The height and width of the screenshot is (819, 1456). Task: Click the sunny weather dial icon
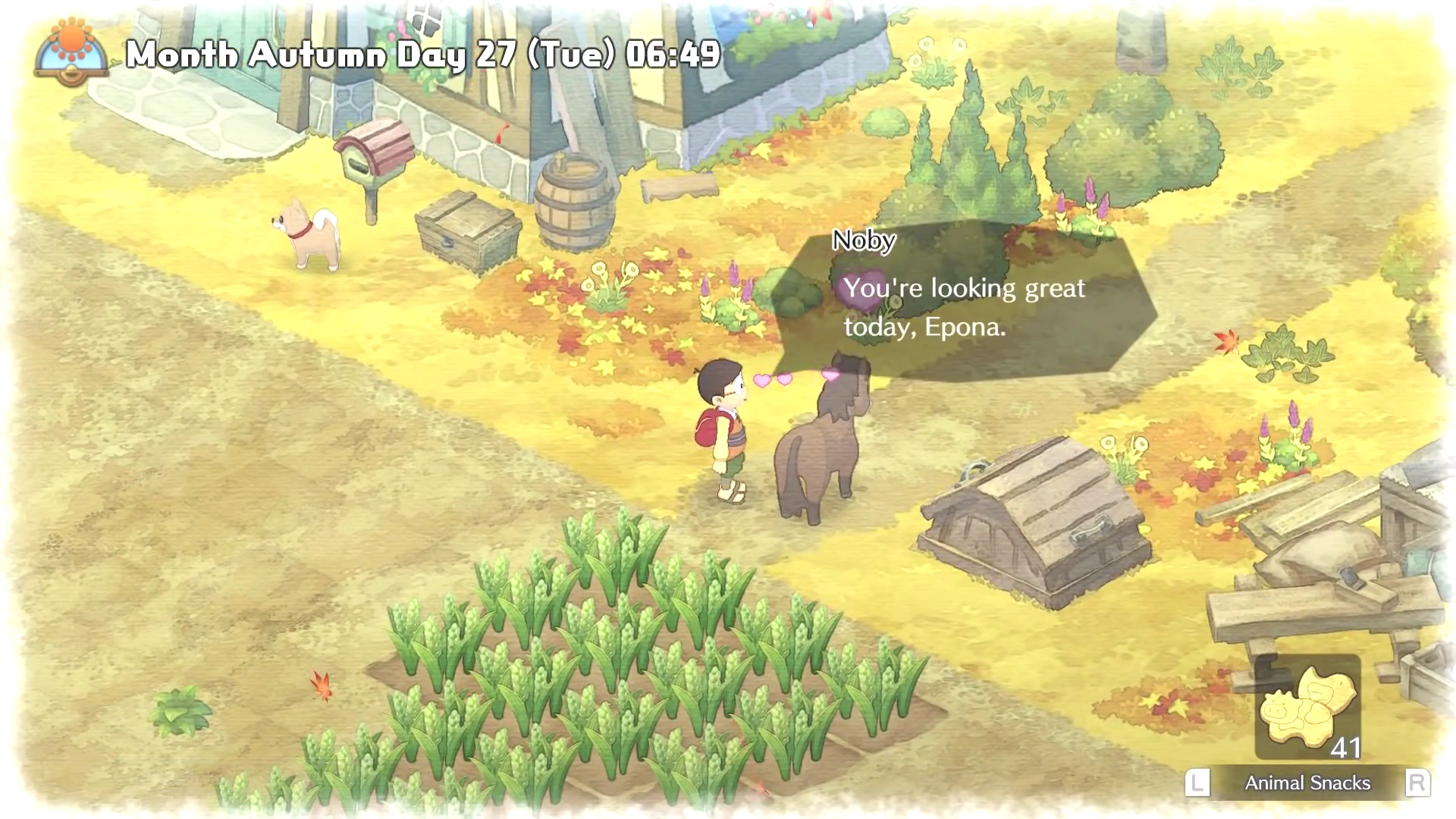coord(72,52)
